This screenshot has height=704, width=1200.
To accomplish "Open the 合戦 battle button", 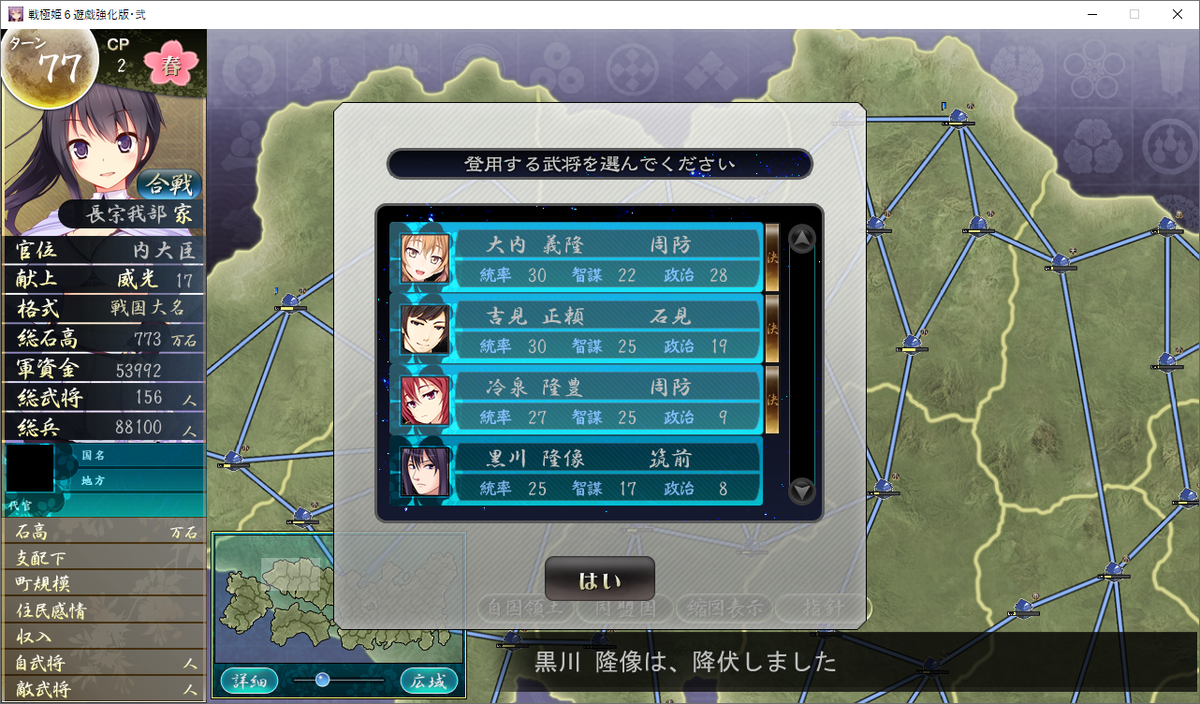I will pos(169,185).
